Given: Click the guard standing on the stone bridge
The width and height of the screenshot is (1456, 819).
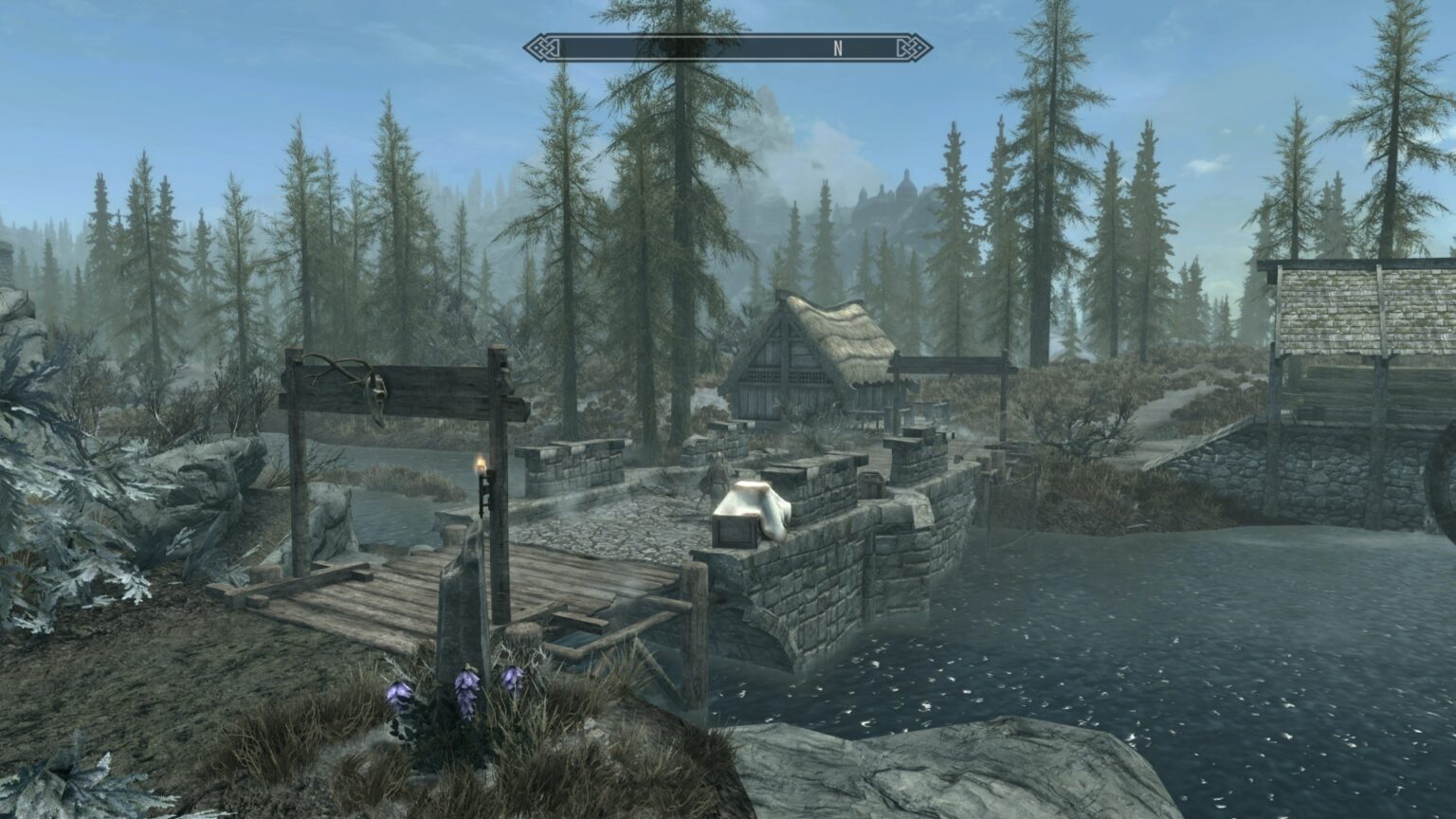Looking at the screenshot, I should [x=713, y=479].
